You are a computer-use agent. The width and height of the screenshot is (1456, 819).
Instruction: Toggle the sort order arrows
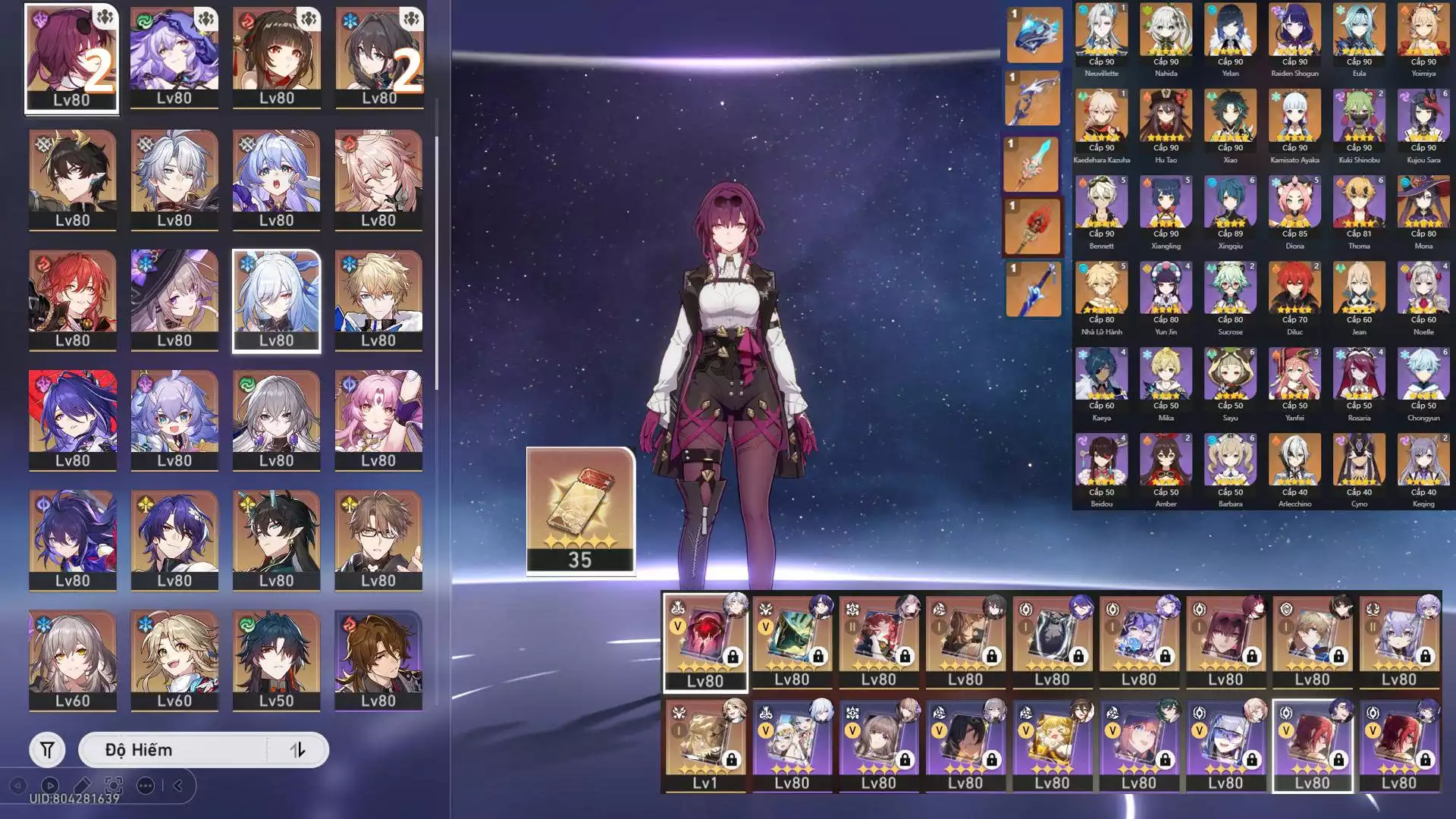pos(297,750)
